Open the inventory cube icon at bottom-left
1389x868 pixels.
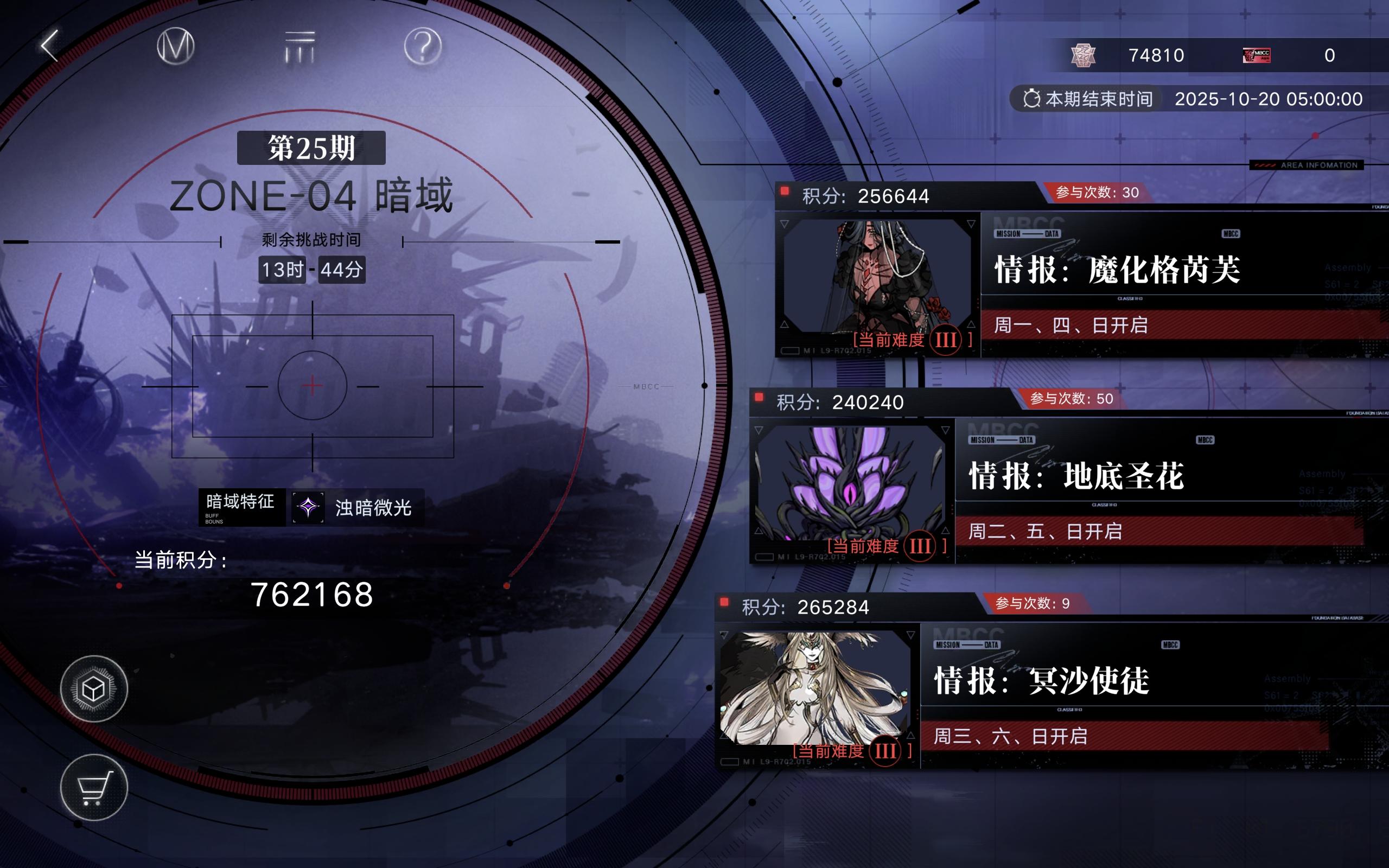pyautogui.click(x=93, y=689)
